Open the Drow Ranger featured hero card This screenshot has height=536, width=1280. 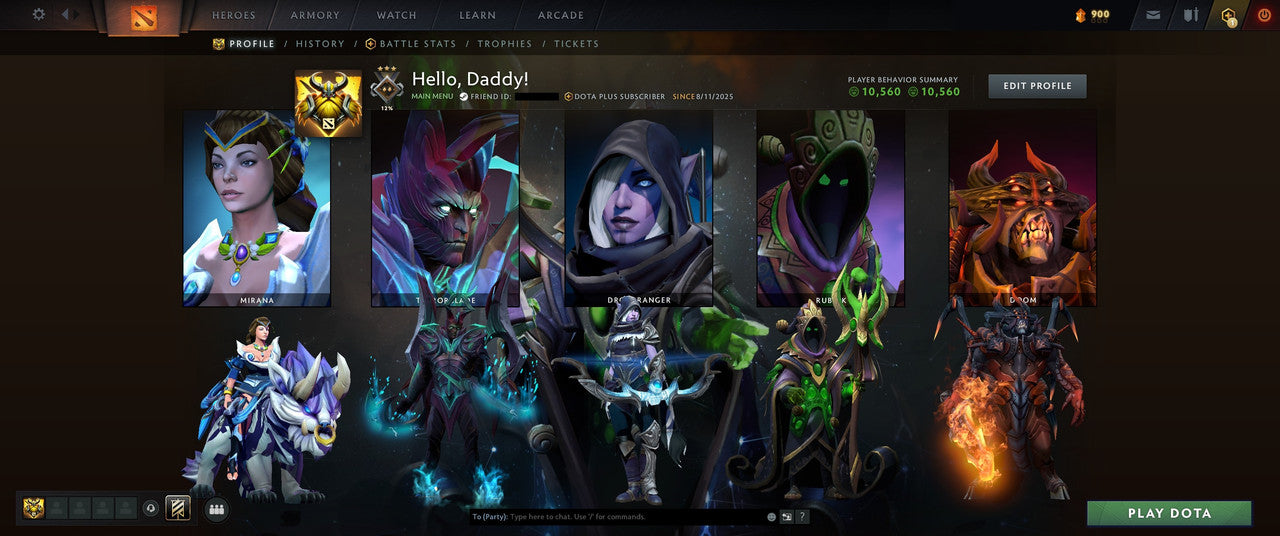639,208
